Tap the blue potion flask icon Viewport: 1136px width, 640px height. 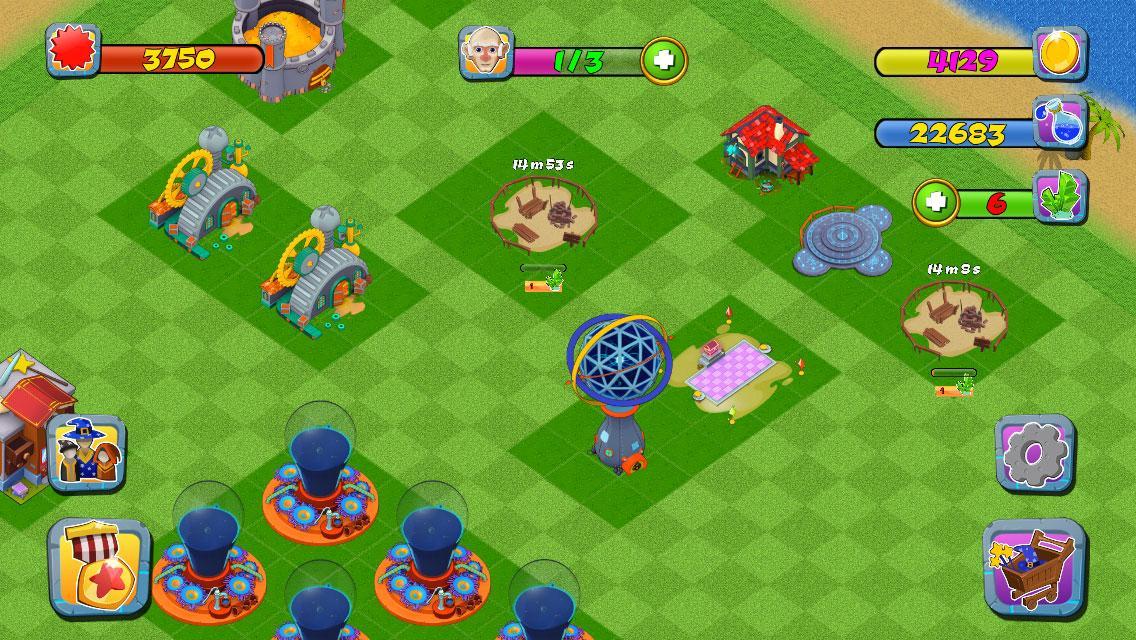[1060, 124]
